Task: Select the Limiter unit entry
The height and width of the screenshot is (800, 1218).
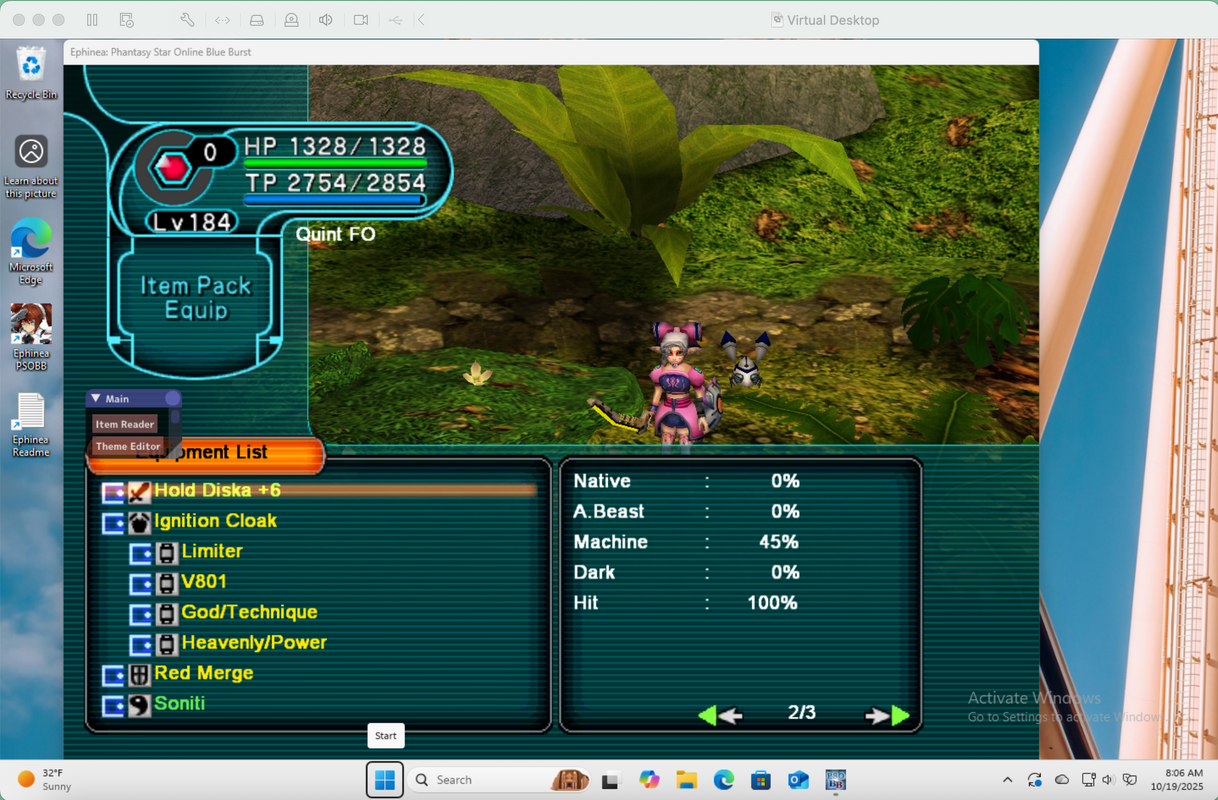Action: click(212, 551)
